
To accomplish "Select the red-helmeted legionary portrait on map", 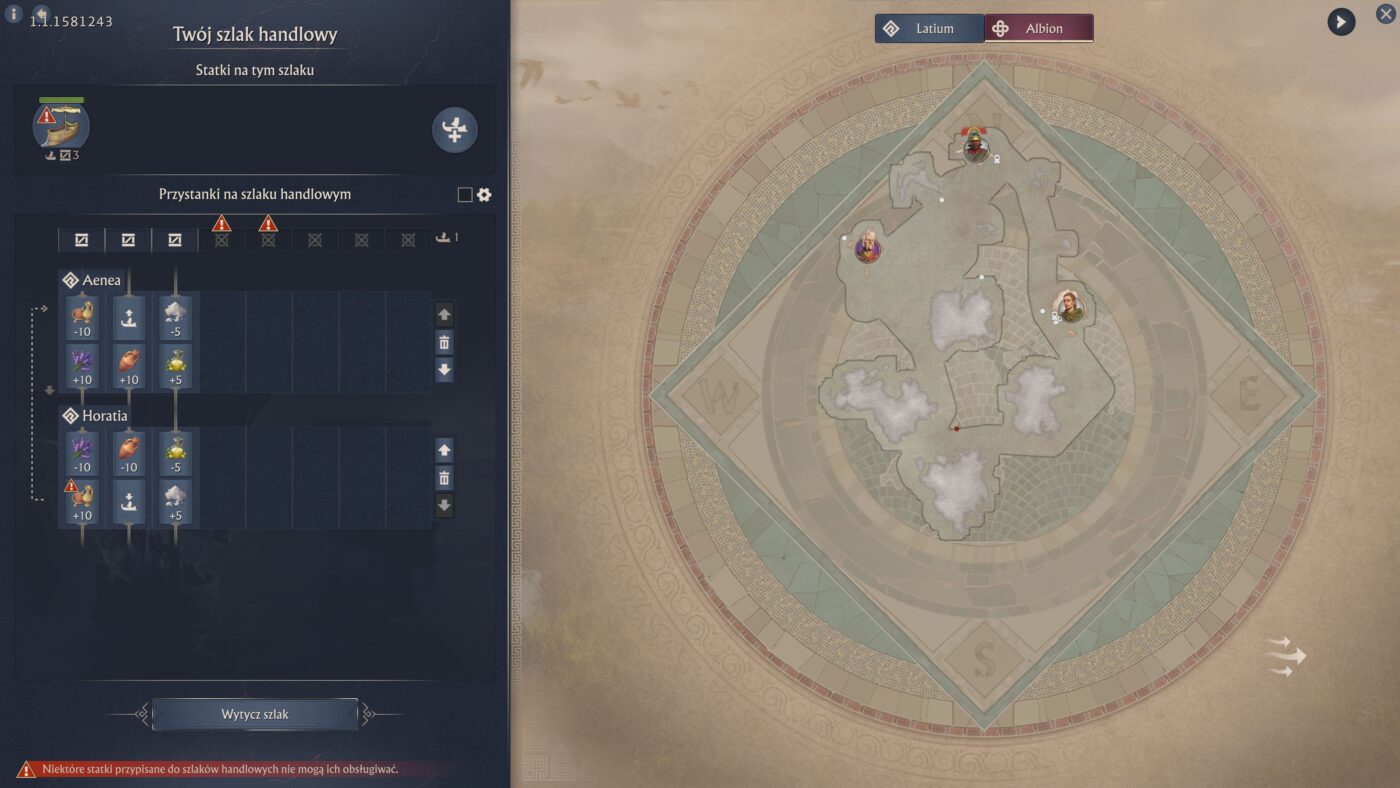I will point(976,147).
